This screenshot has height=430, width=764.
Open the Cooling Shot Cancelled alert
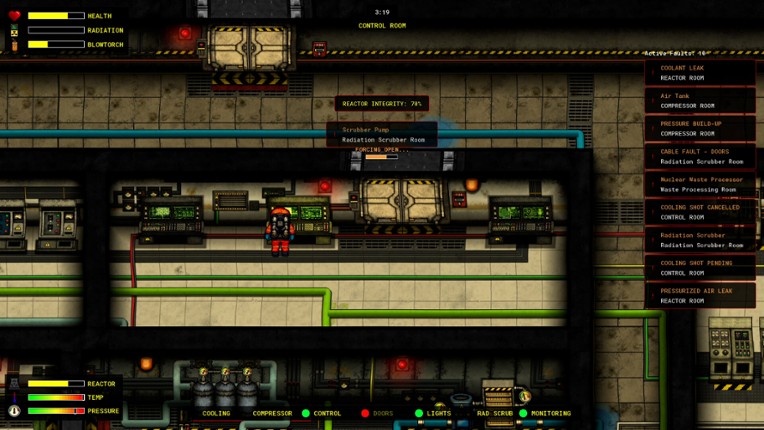point(700,212)
